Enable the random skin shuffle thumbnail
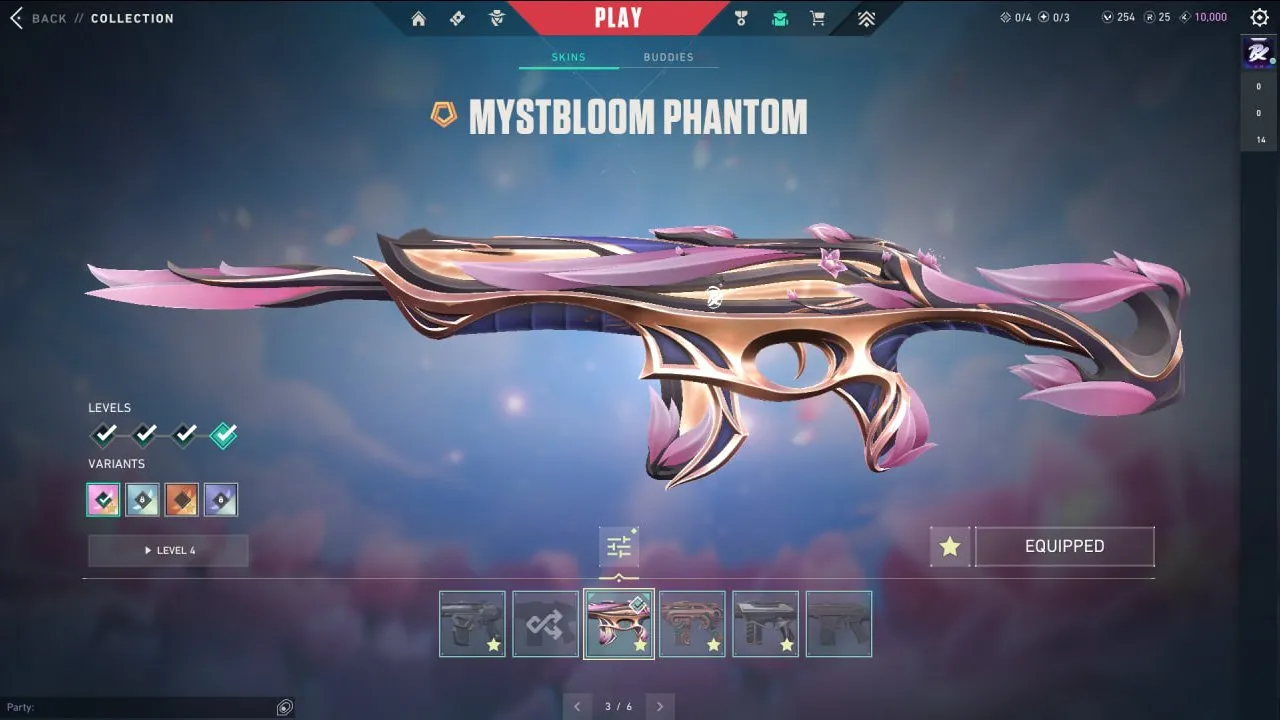 [545, 623]
